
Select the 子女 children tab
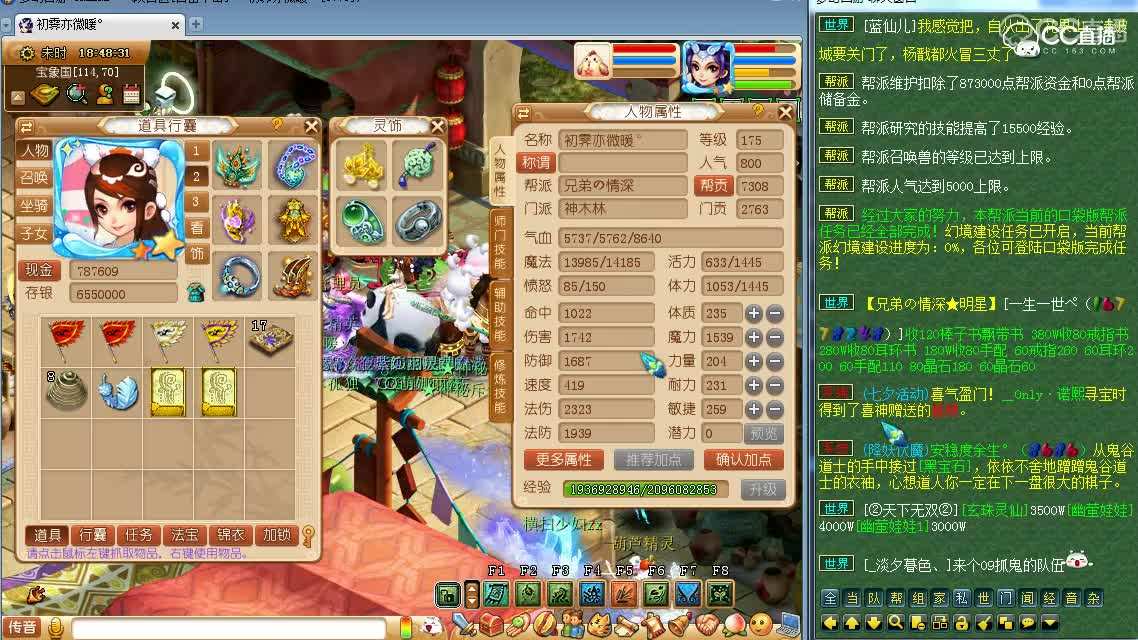click(x=34, y=234)
